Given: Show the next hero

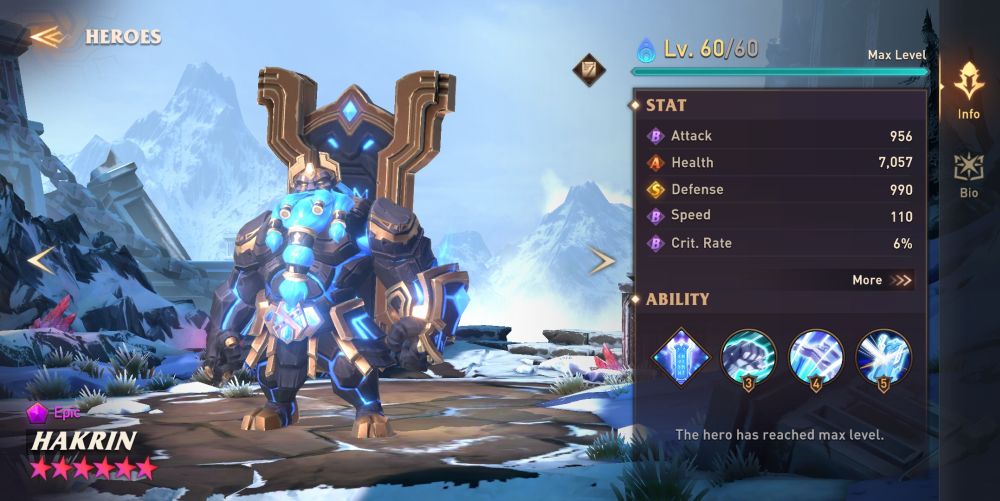Looking at the screenshot, I should click(x=601, y=261).
